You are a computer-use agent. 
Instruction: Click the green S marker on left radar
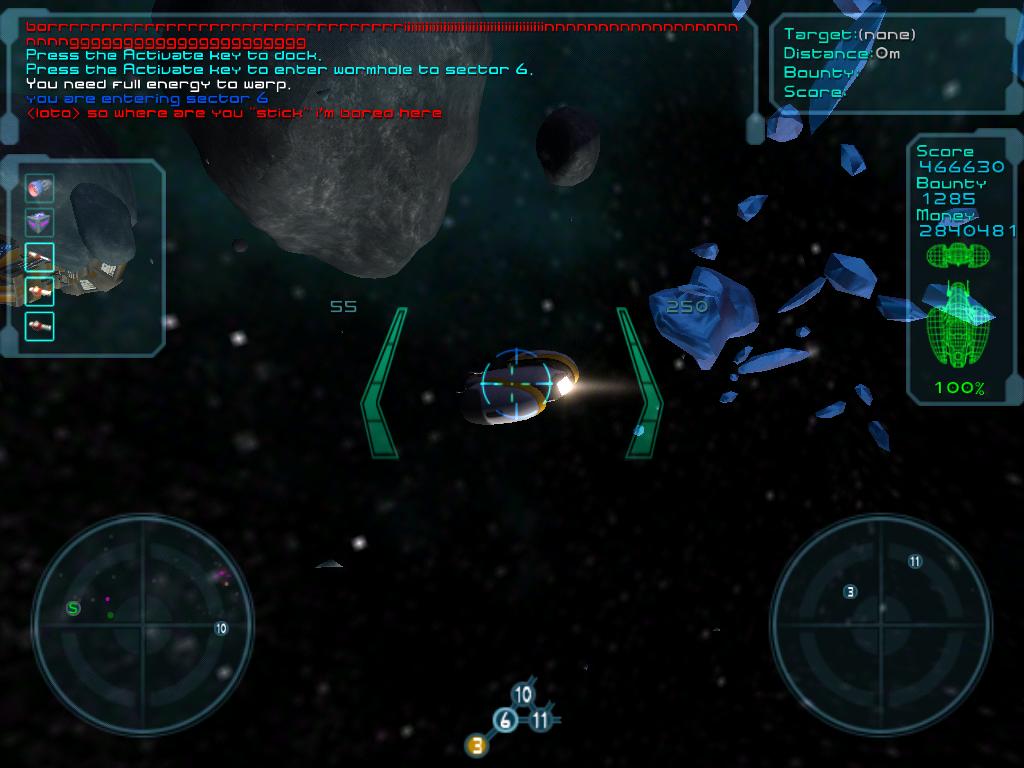click(x=73, y=608)
